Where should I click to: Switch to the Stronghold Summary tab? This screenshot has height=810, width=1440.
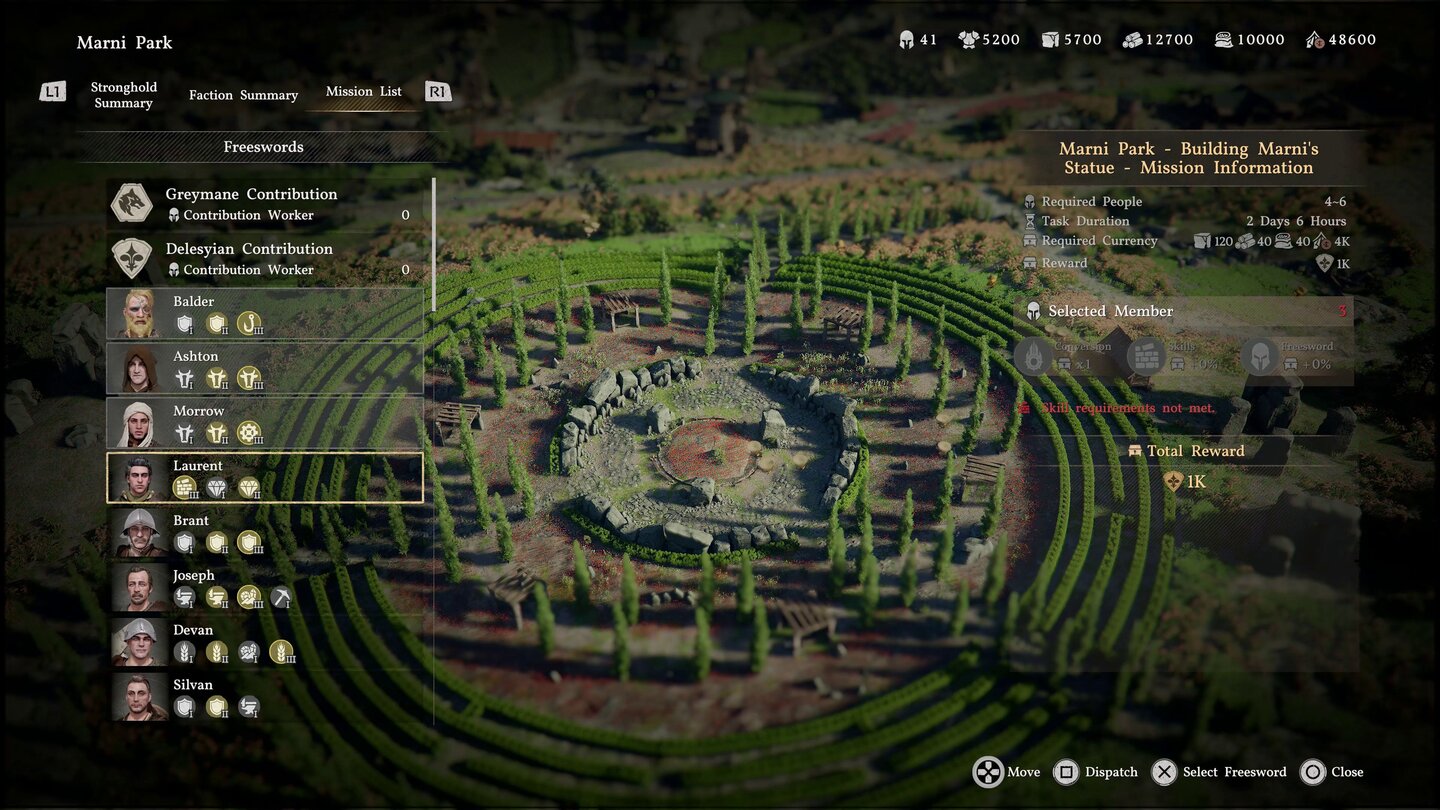(x=123, y=95)
